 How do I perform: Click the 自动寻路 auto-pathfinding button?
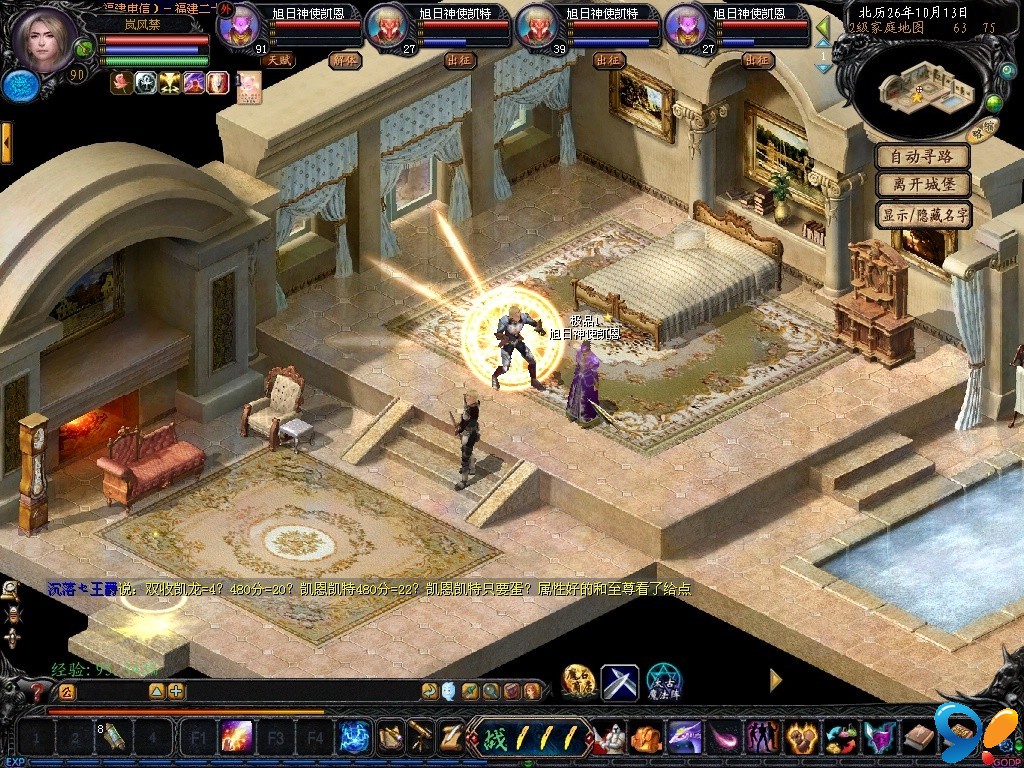point(923,157)
